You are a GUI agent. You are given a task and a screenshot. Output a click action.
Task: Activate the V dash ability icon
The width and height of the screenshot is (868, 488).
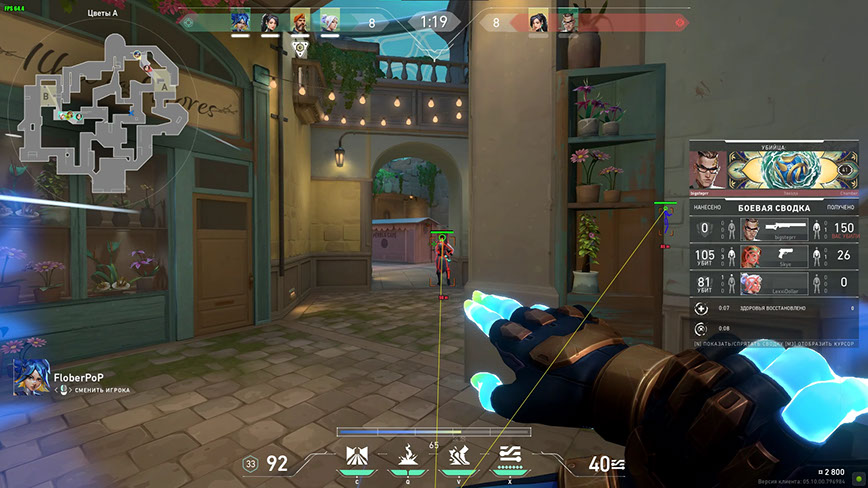pos(459,457)
